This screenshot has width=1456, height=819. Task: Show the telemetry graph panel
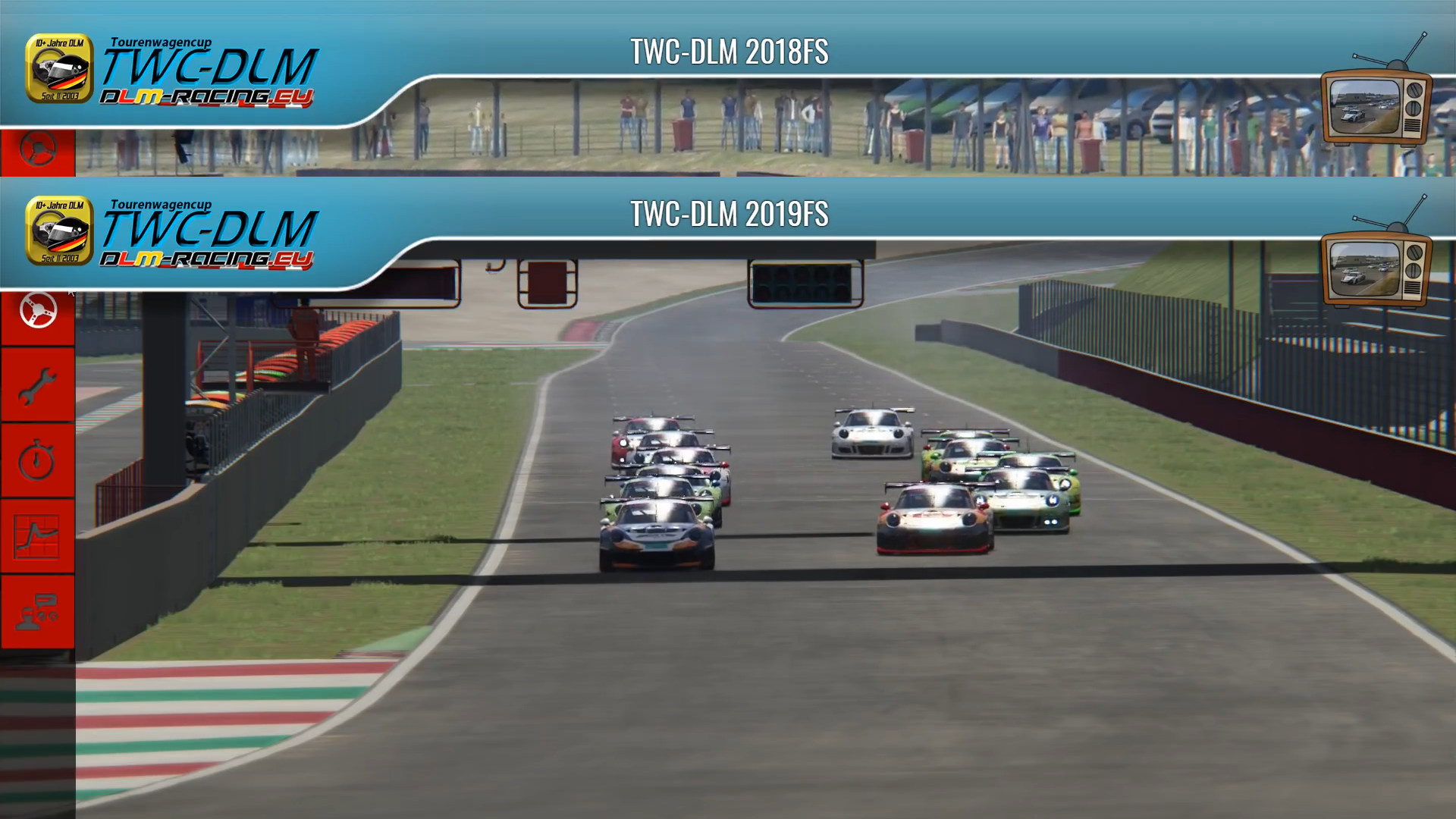point(37,536)
